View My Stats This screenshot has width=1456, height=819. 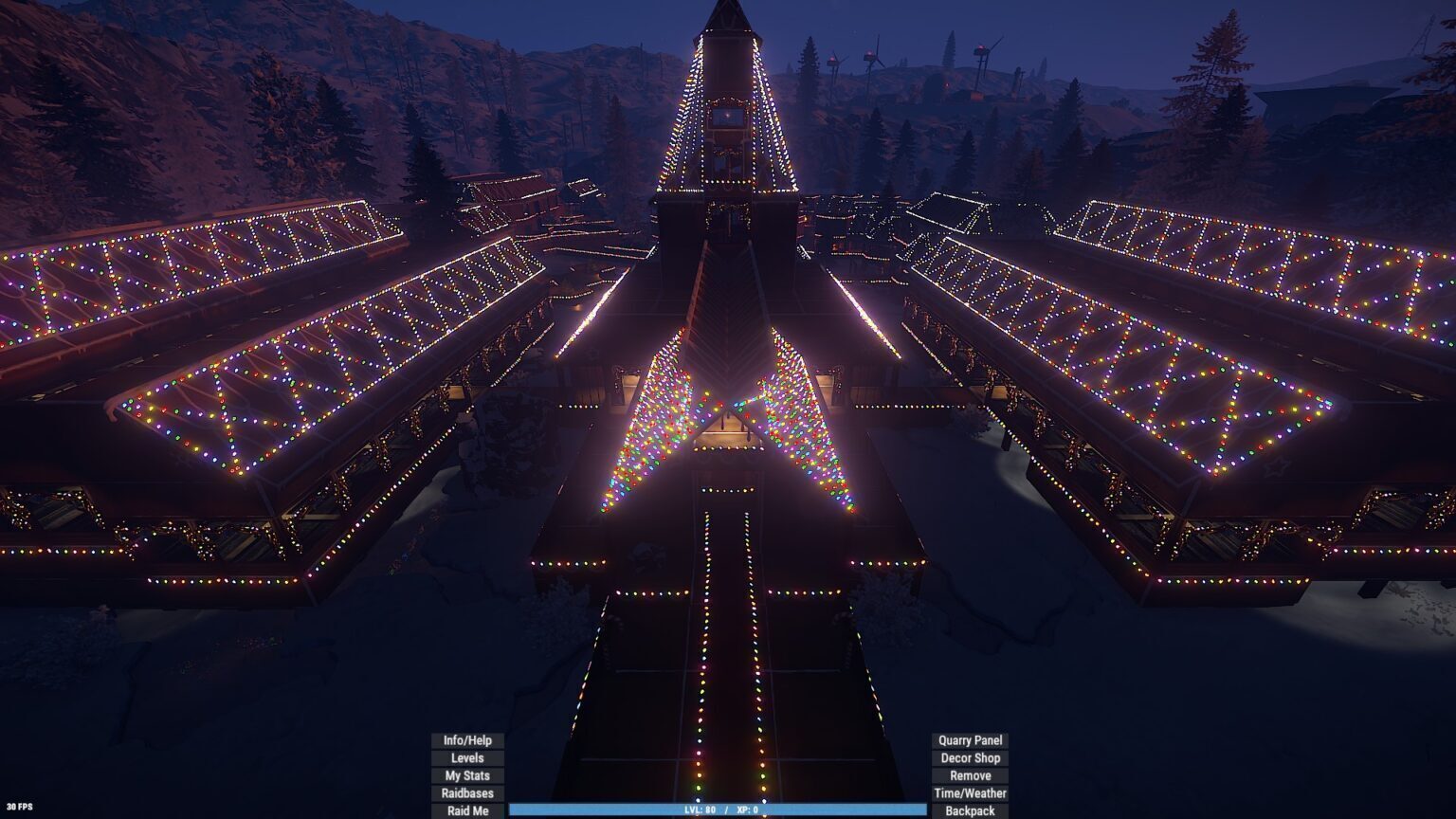point(467,775)
